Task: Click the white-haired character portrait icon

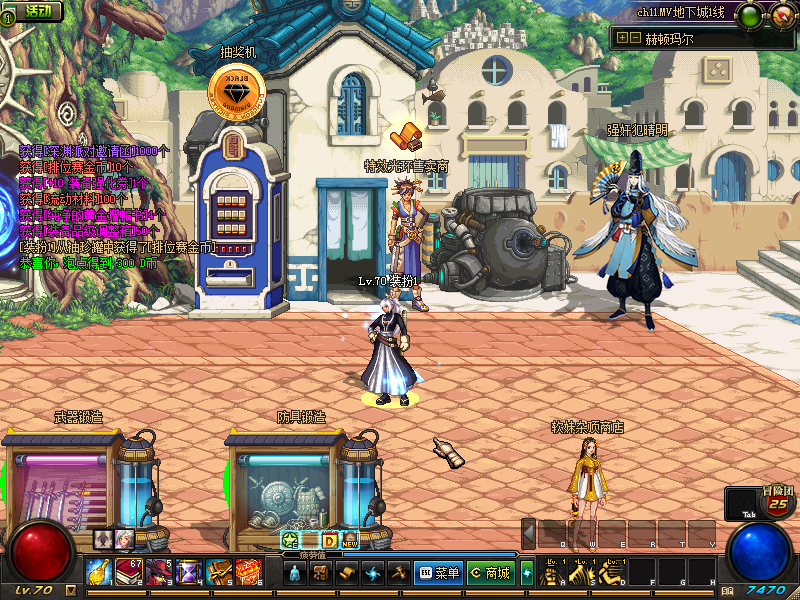Action: [x=123, y=539]
